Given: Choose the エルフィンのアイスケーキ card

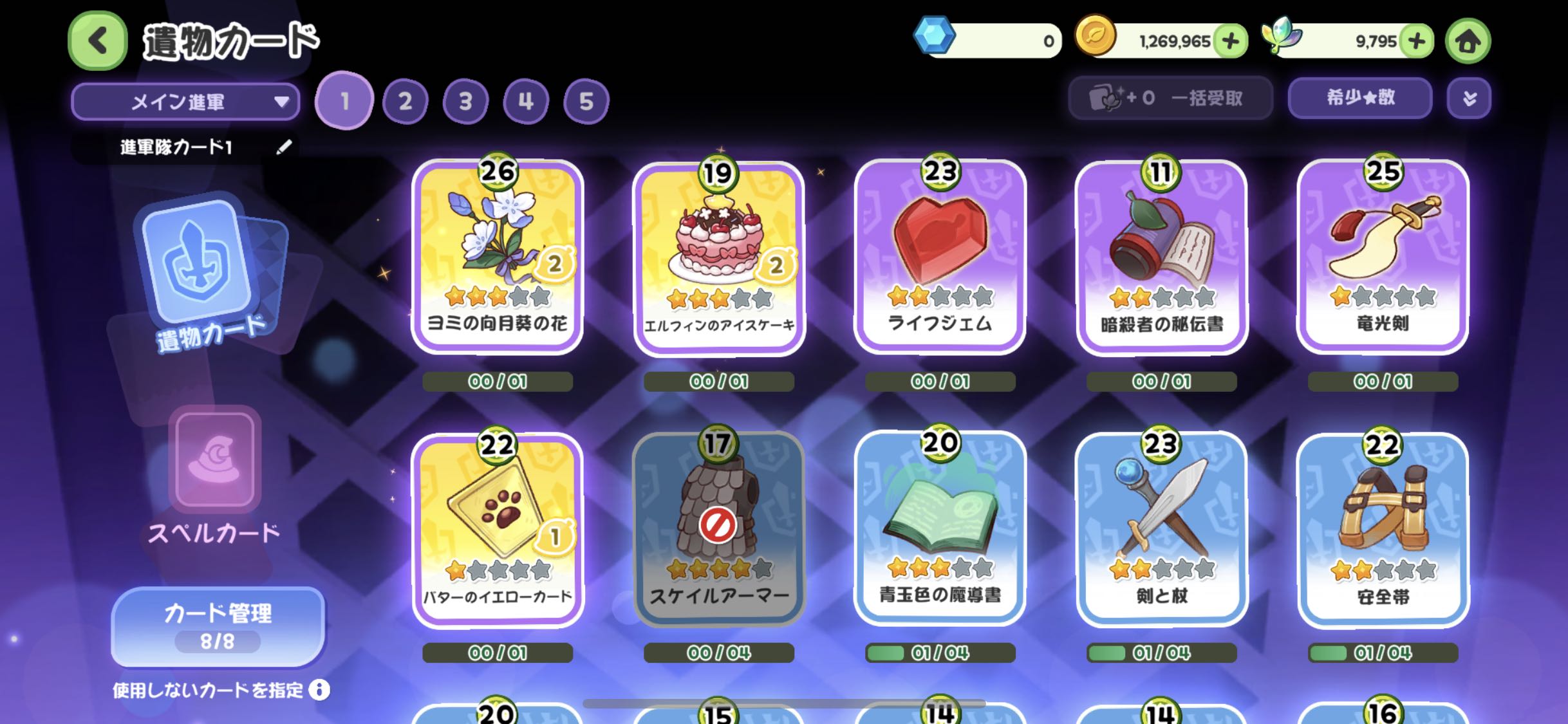Looking at the screenshot, I should click(x=719, y=257).
